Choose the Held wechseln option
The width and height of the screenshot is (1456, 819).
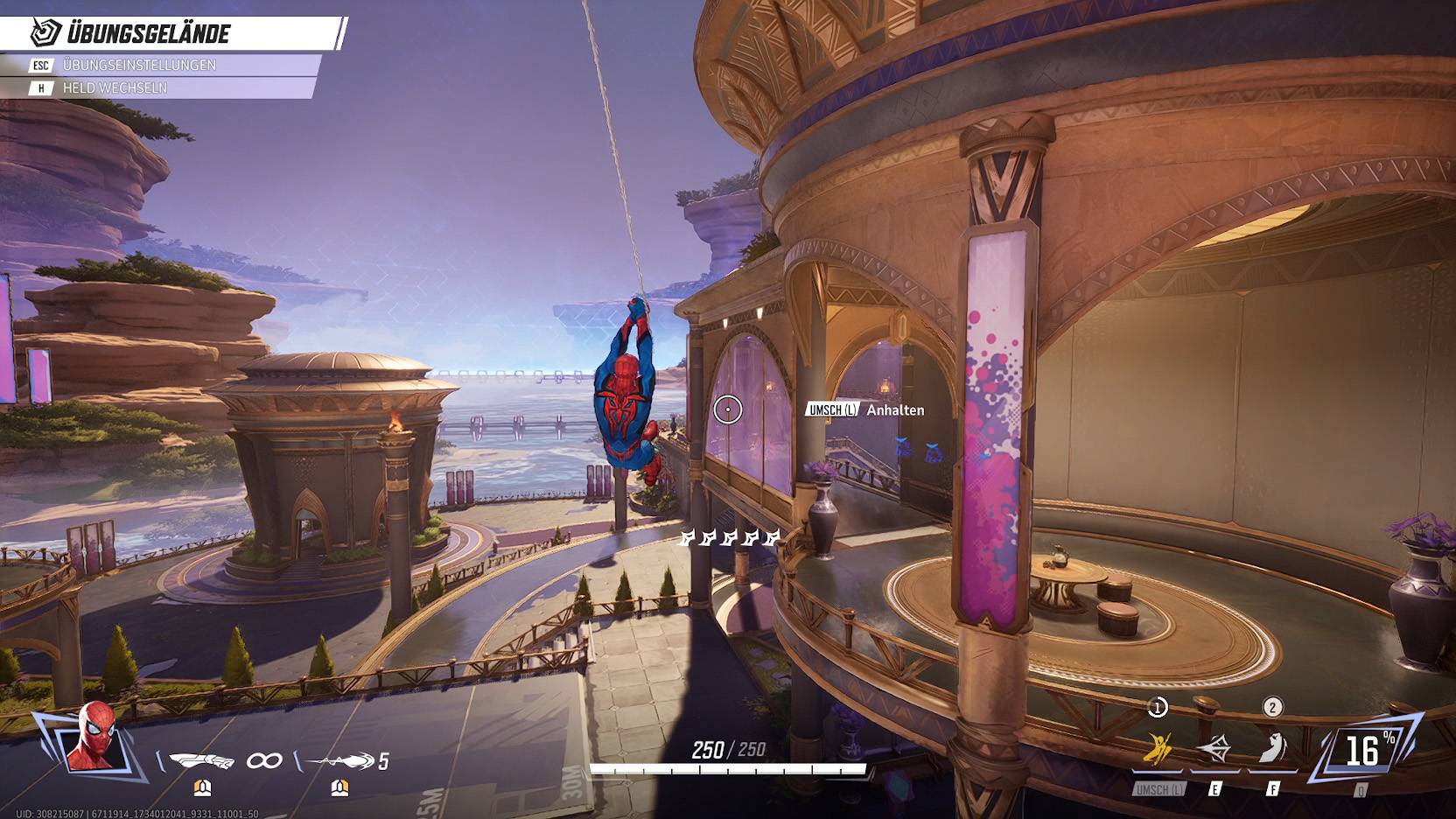tap(114, 88)
